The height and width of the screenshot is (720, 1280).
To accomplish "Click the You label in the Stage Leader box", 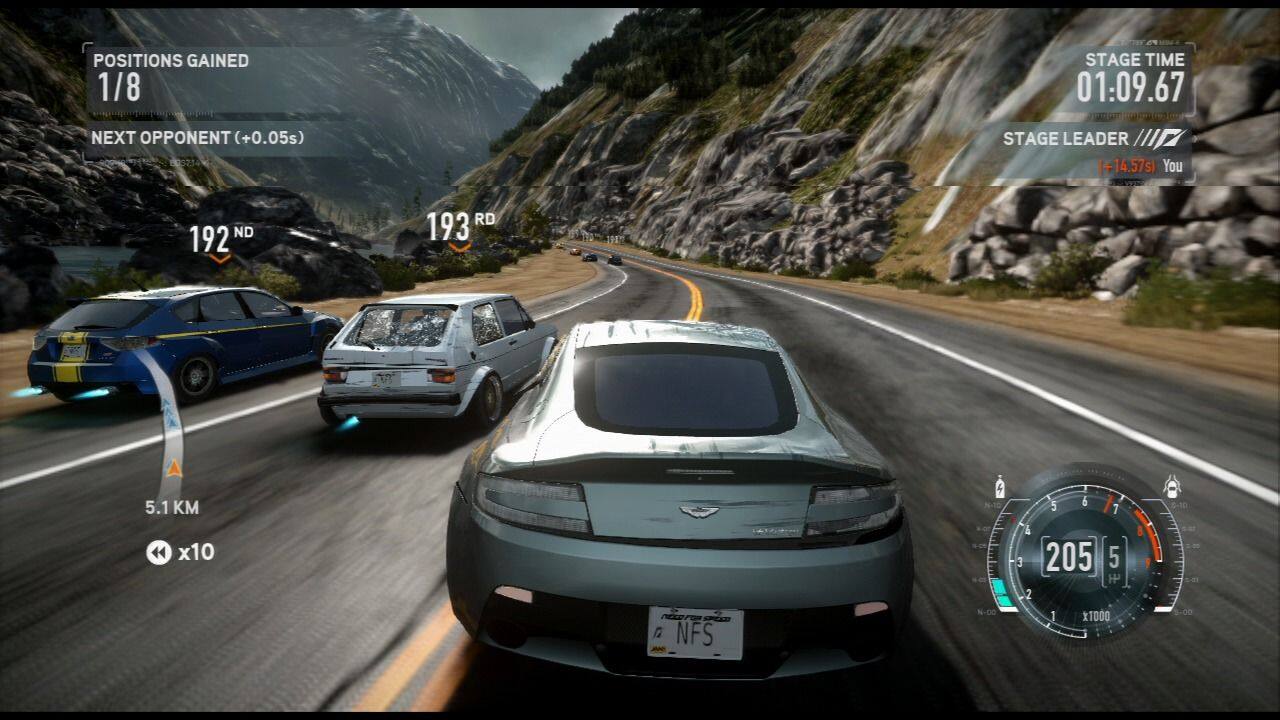I will pos(1174,166).
